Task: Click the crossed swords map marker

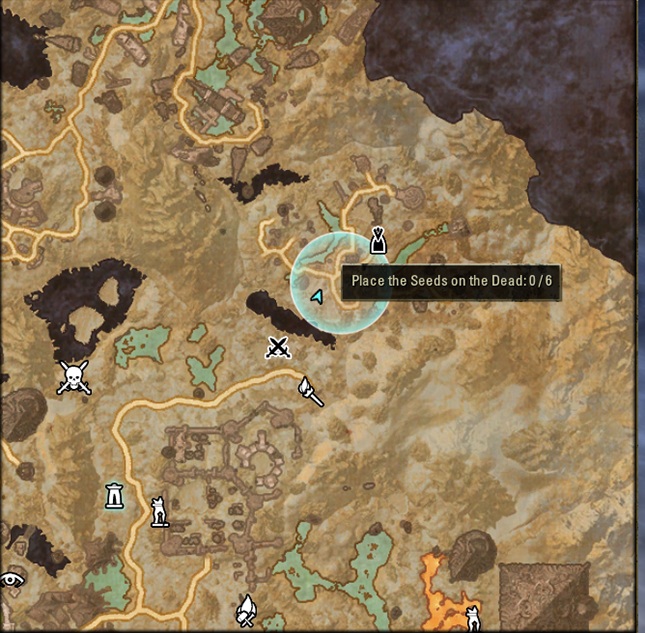Action: click(x=278, y=348)
